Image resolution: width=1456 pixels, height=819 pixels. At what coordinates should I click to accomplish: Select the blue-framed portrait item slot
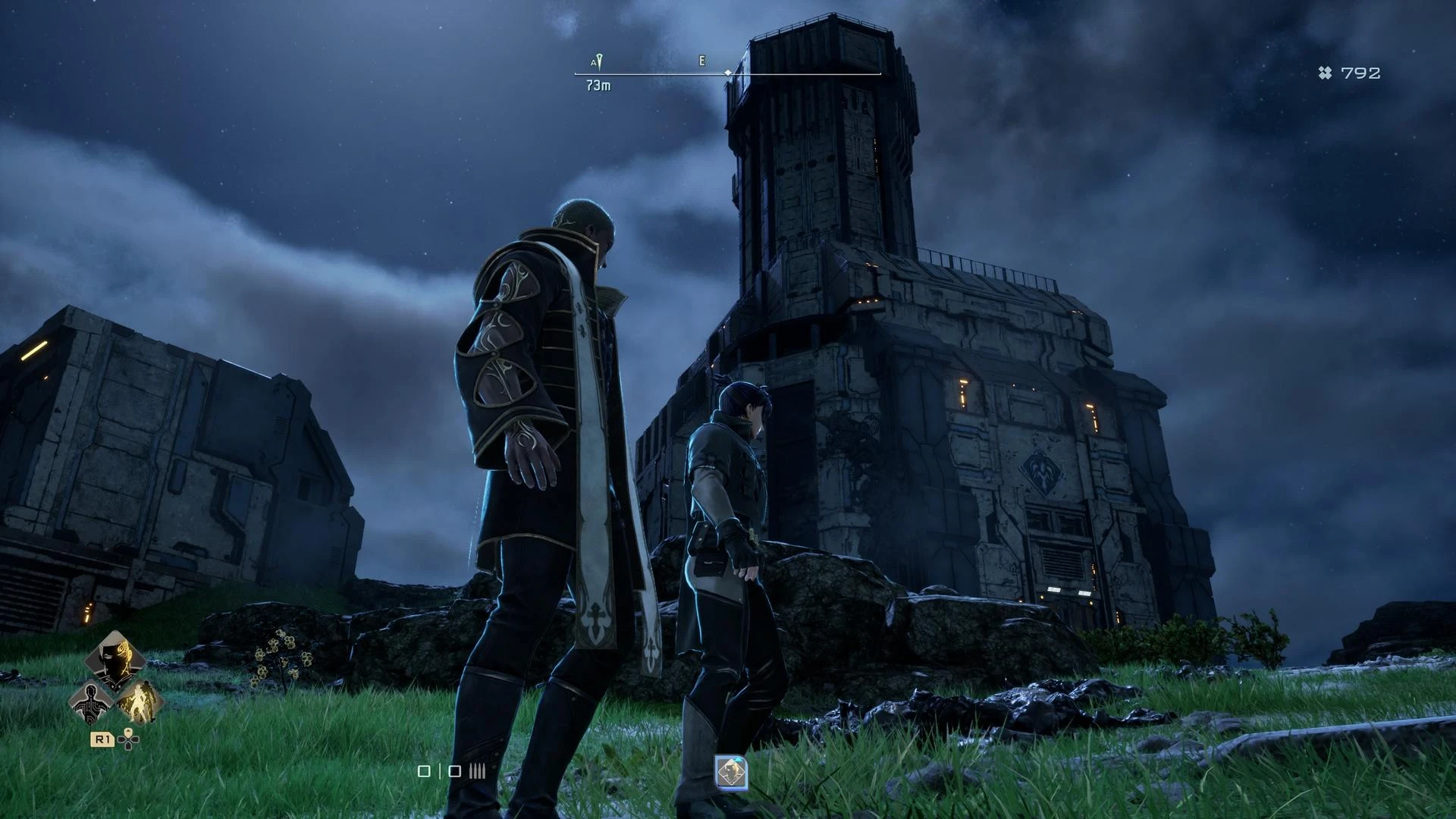(731, 772)
